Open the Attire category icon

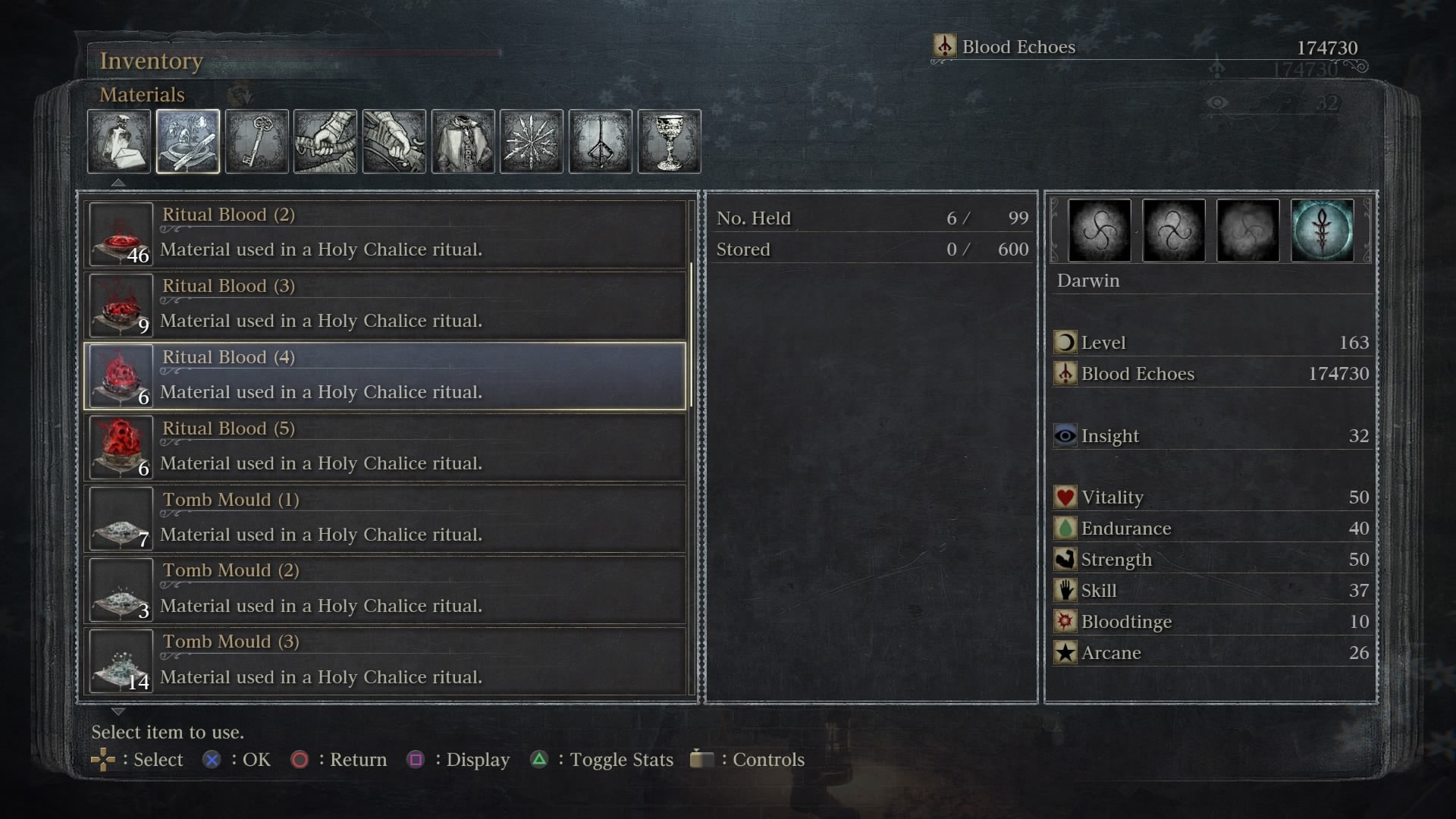pyautogui.click(x=463, y=140)
